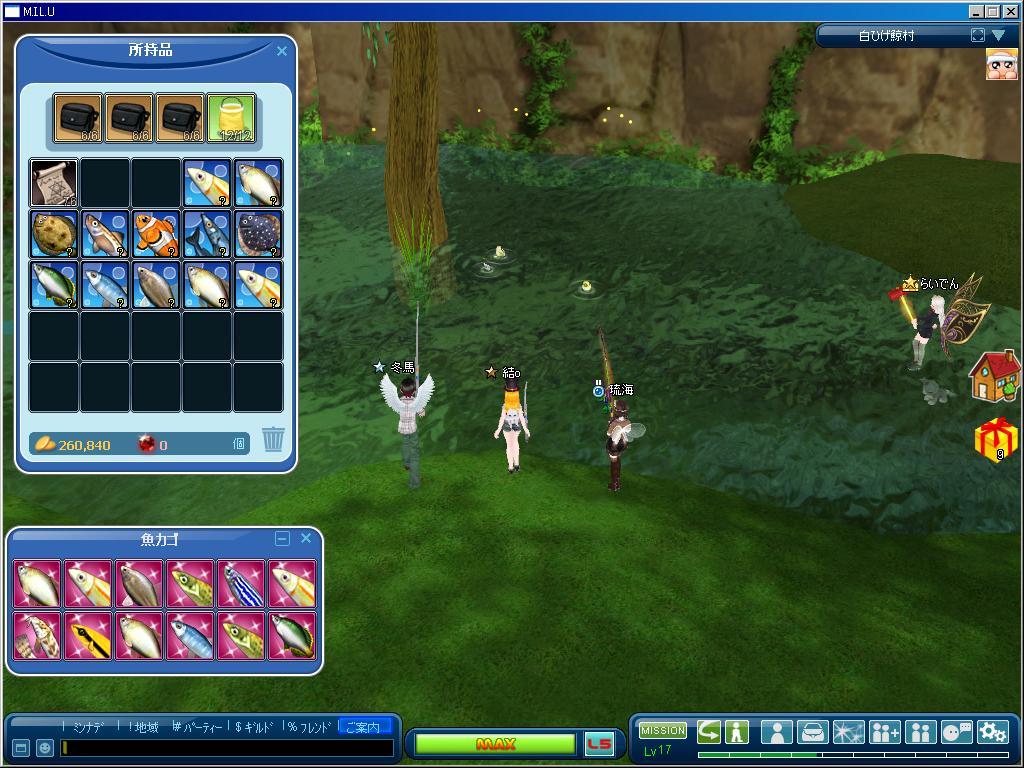The image size is (1024, 768).
Task: Open the gear settings menu
Action: (992, 732)
